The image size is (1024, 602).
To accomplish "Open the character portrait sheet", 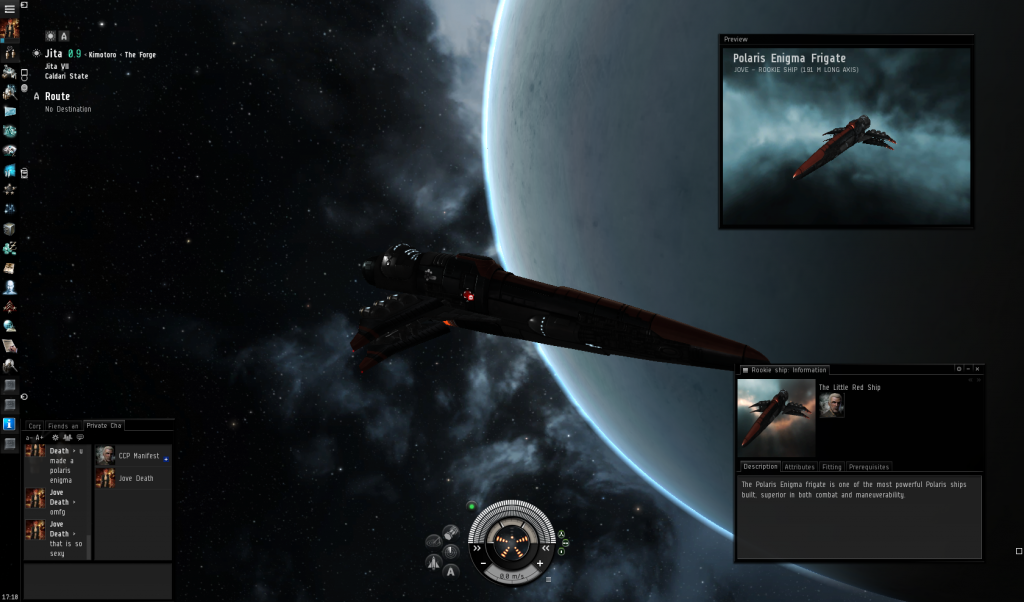I will pos(10,30).
